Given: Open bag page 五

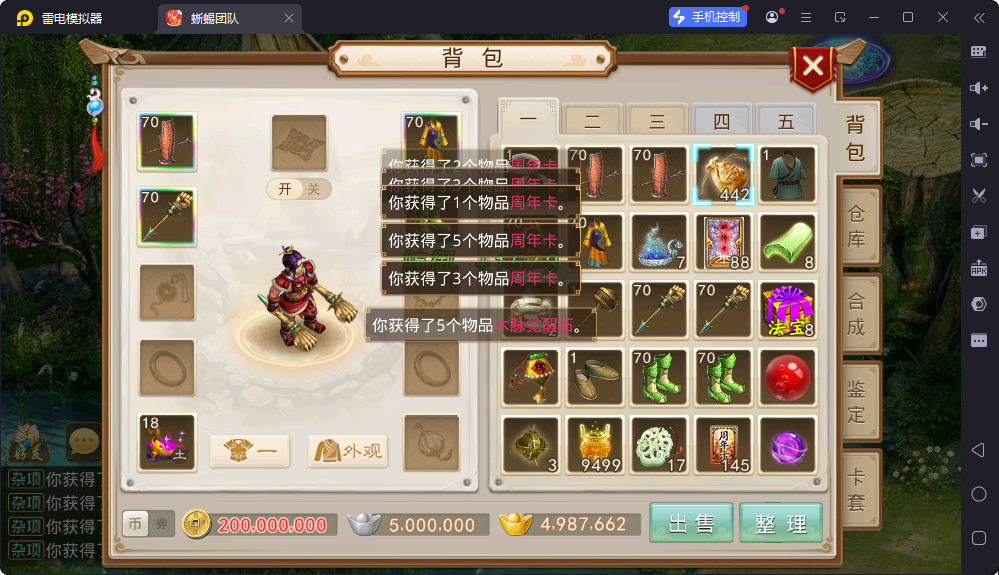Looking at the screenshot, I should (x=785, y=122).
